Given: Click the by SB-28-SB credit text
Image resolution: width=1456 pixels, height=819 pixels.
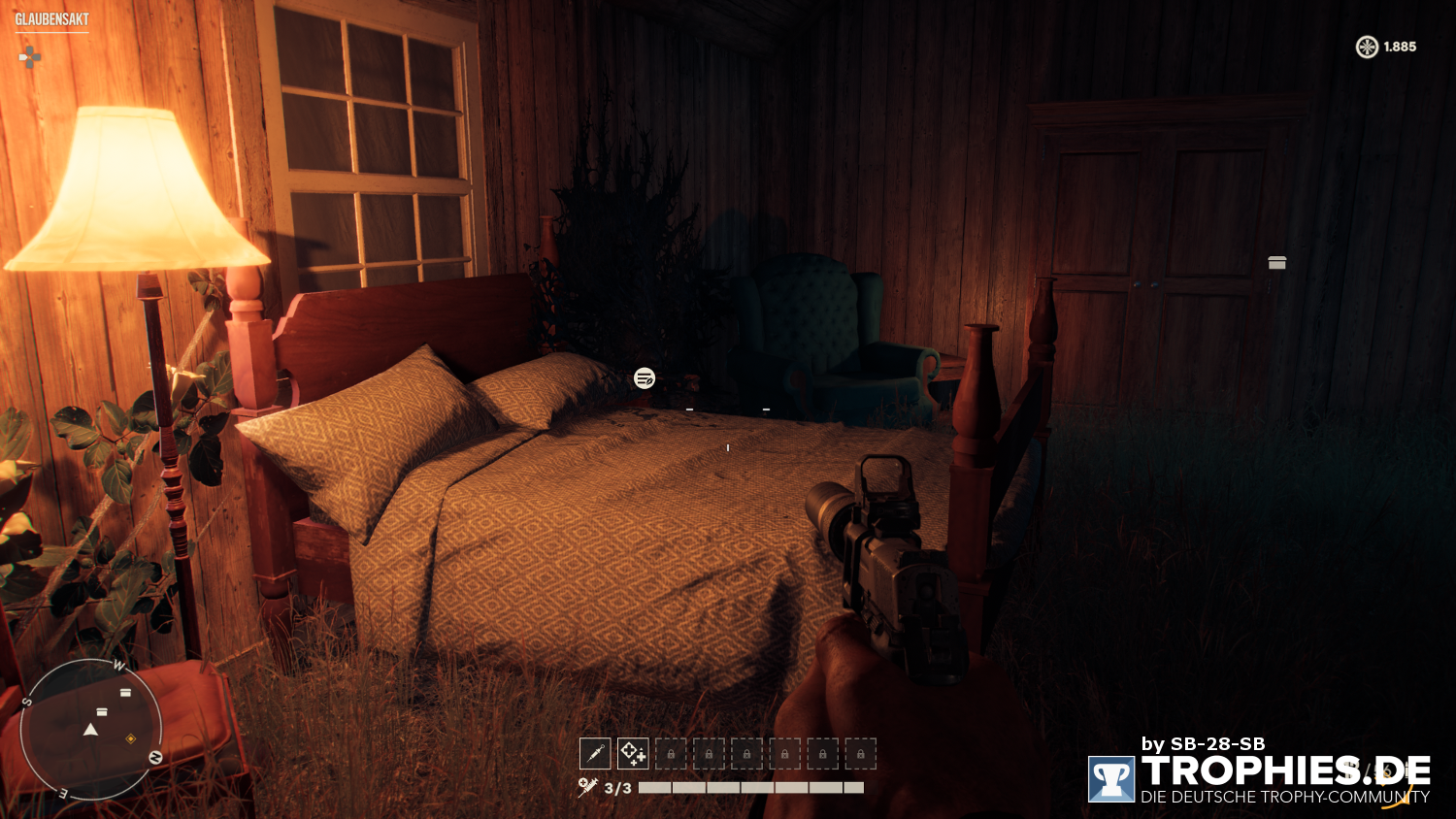Looking at the screenshot, I should [1204, 743].
